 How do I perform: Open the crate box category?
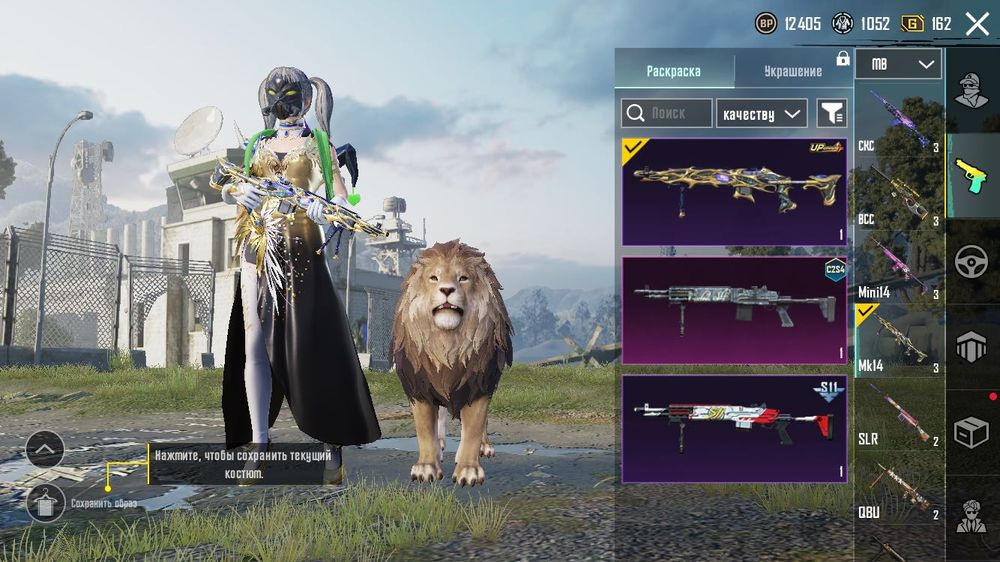(972, 432)
